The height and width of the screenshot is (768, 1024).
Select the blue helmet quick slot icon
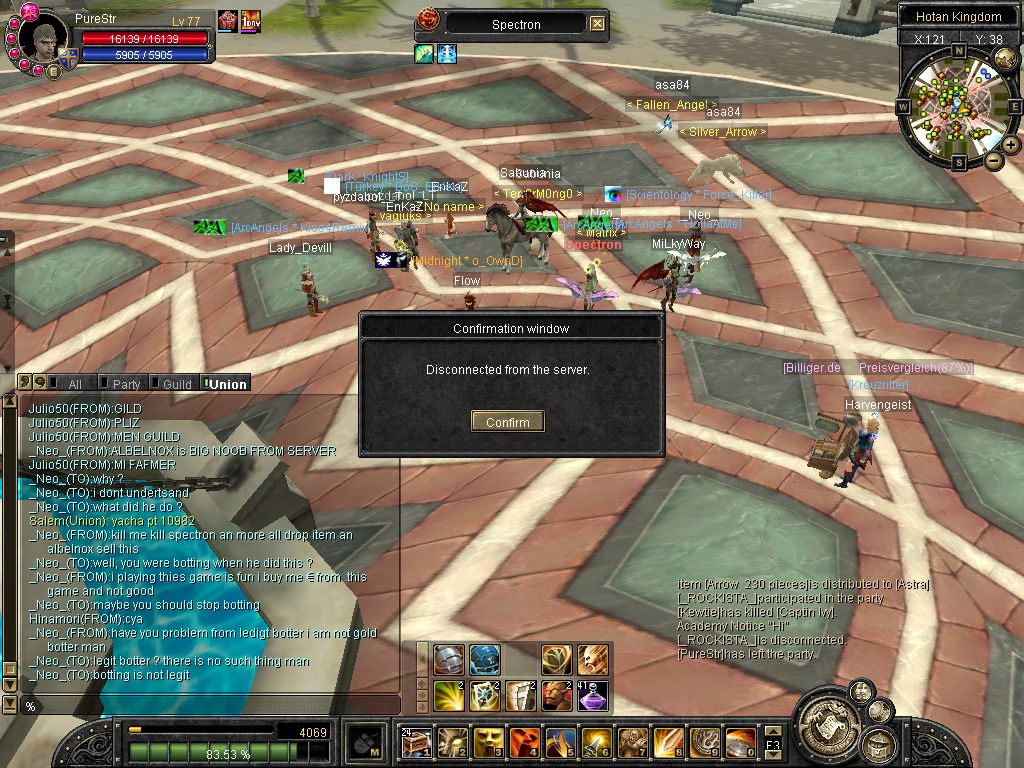coord(485,659)
